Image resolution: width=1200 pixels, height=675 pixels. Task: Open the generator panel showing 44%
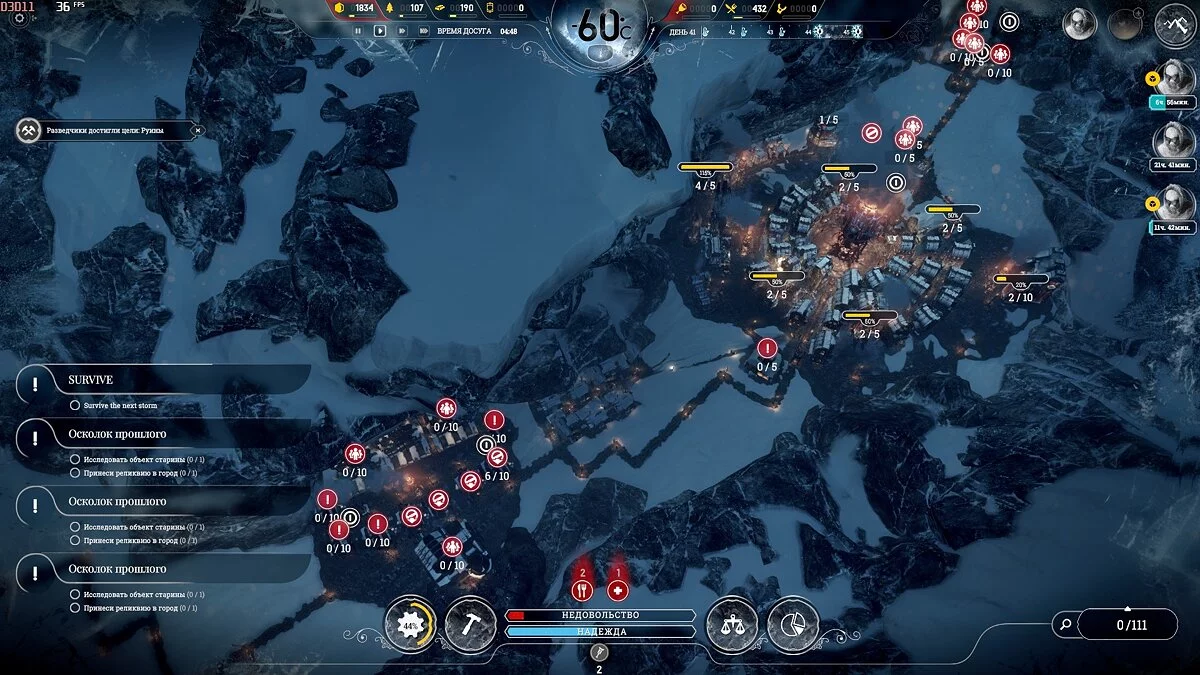click(x=410, y=624)
